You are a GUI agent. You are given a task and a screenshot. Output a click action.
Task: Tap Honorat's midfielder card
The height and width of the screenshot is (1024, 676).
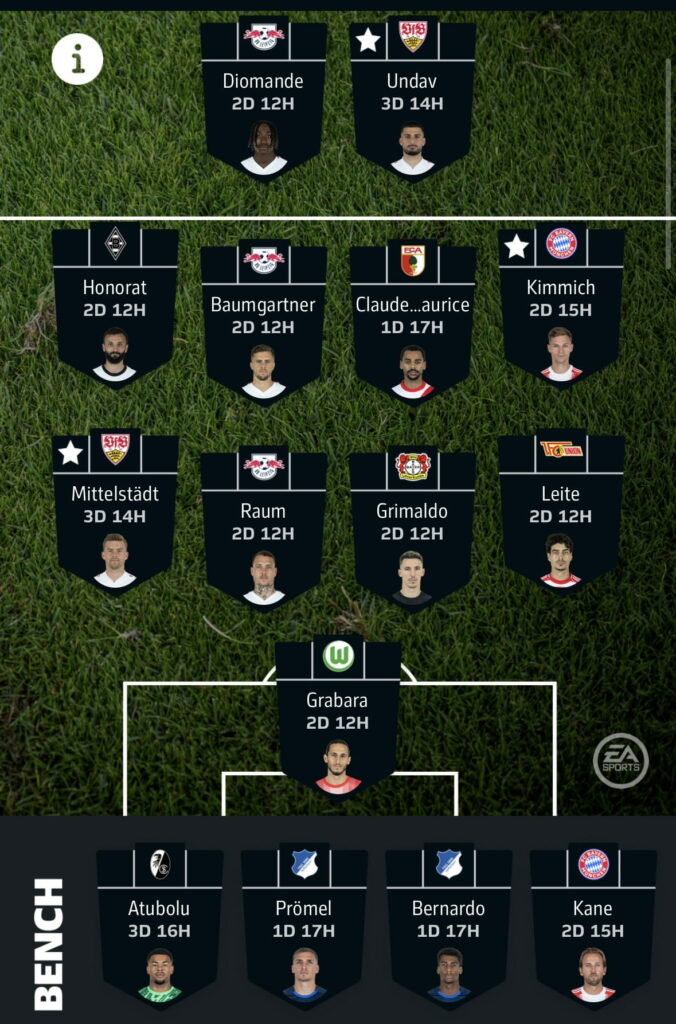115,305
